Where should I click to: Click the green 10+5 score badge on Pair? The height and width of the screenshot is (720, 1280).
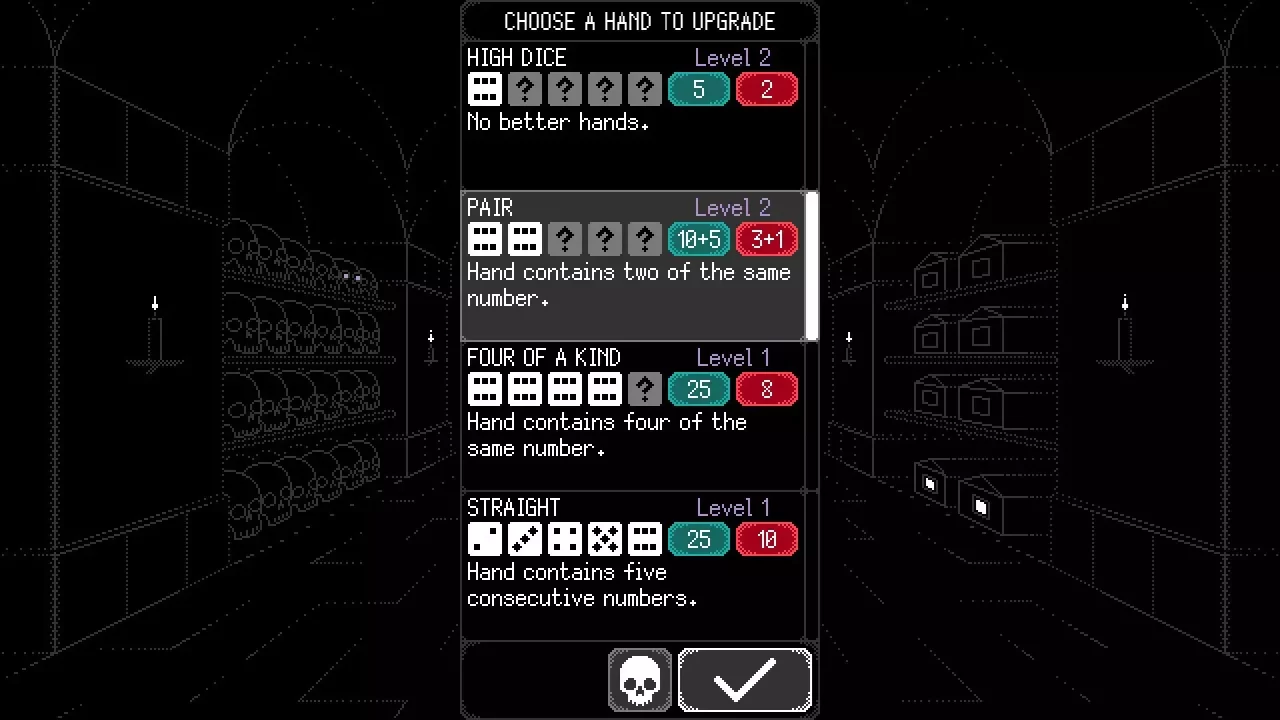(x=698, y=239)
